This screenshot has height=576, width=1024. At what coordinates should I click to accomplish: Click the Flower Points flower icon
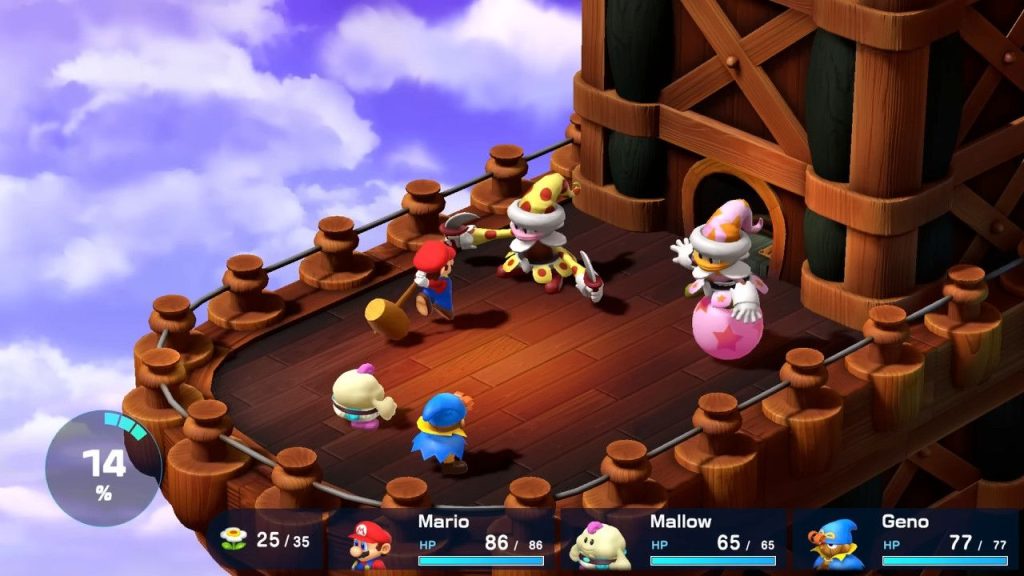pos(233,540)
